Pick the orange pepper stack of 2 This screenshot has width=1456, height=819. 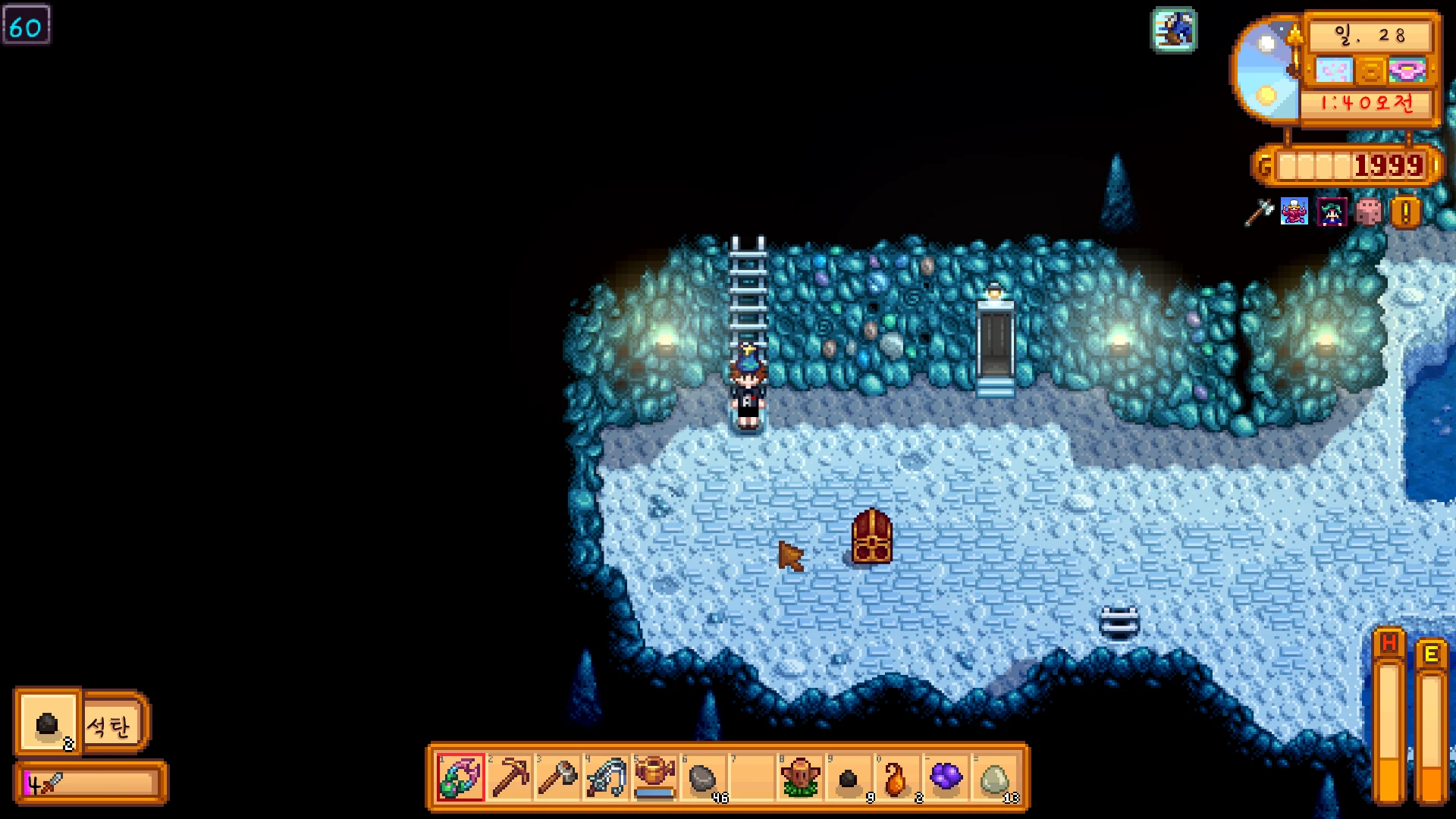click(x=897, y=777)
